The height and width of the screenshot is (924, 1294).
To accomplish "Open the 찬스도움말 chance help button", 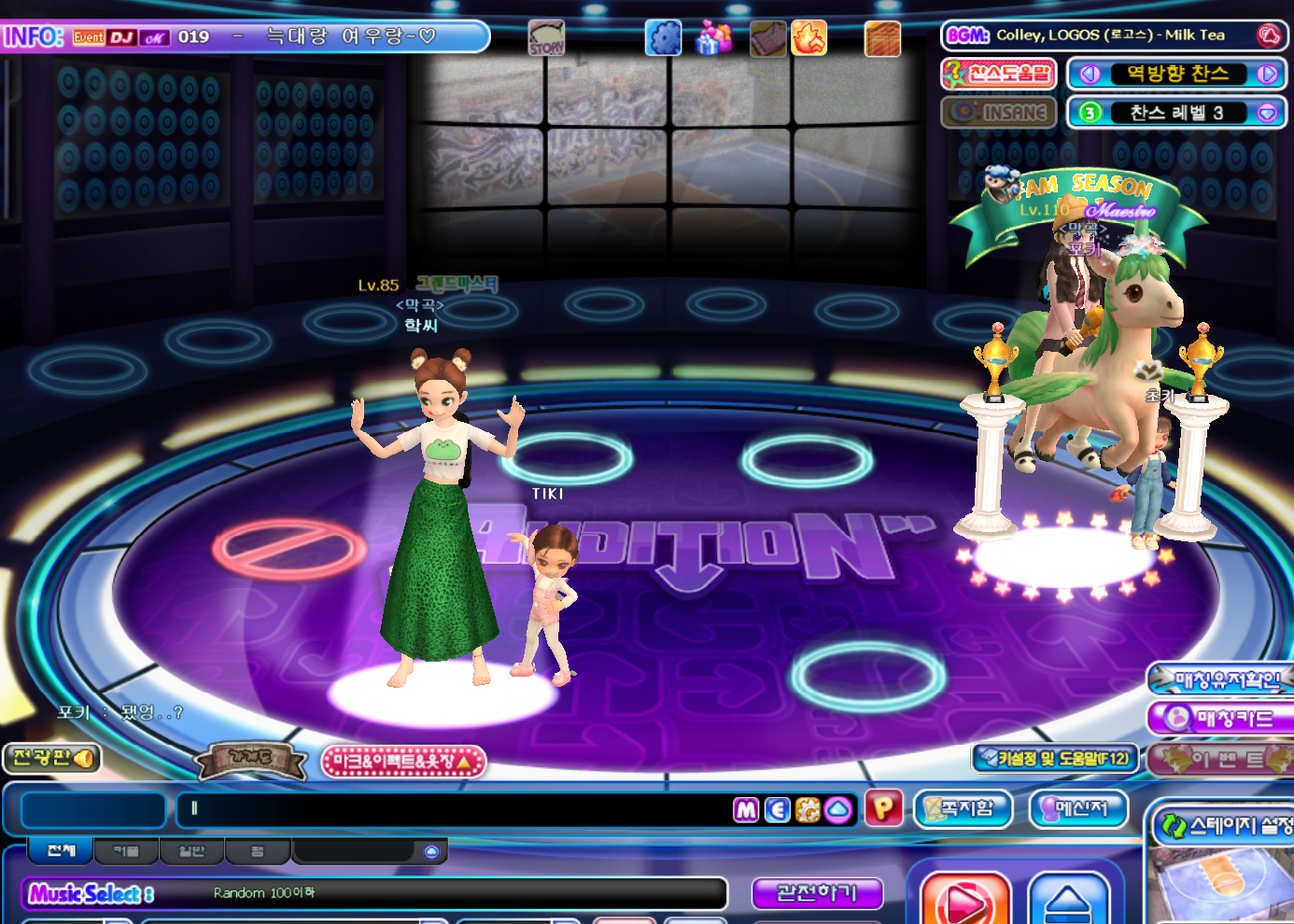I will 998,74.
